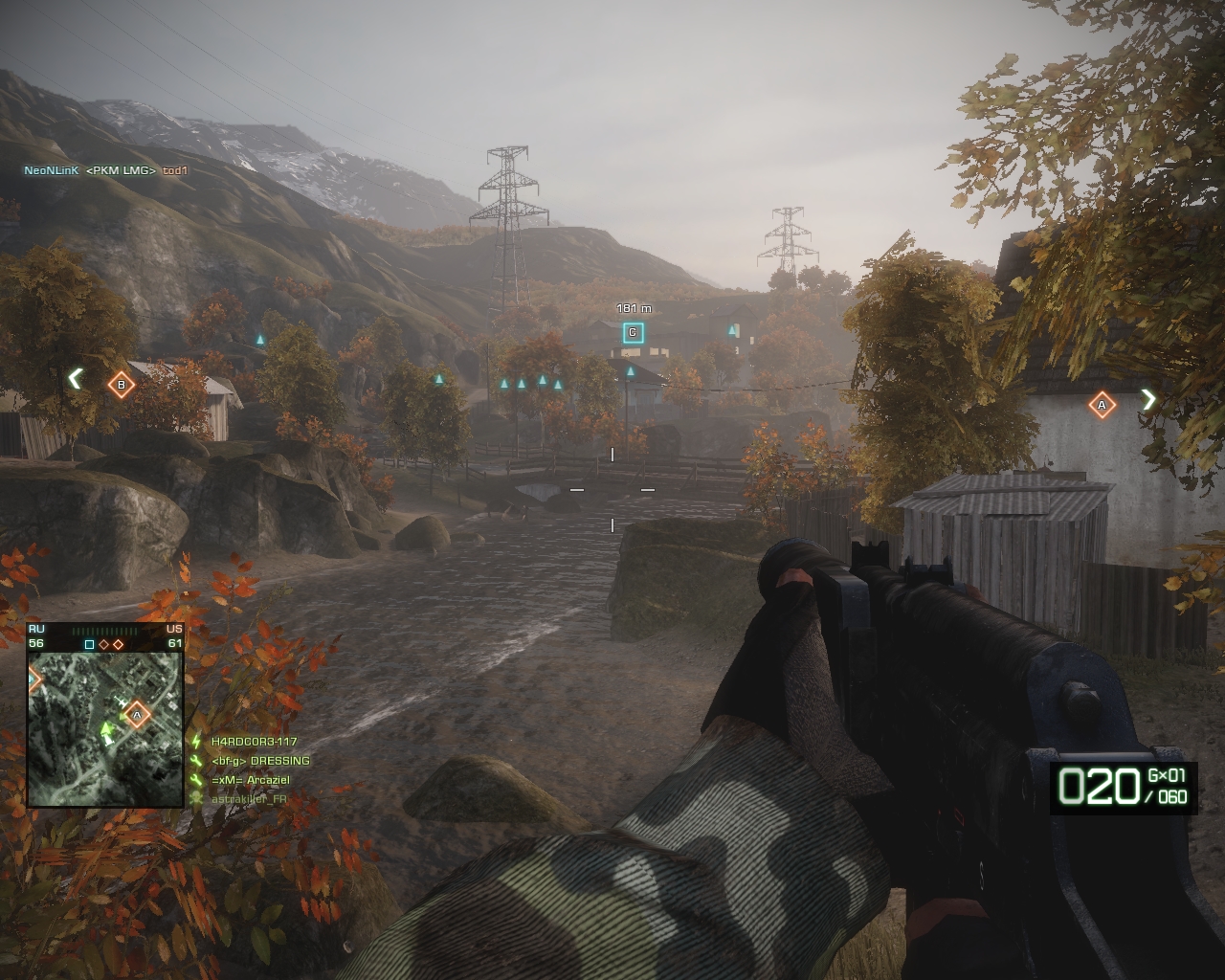
Task: Click the NeoNLinK PKM LMG kill feed entry
Action: (105, 170)
